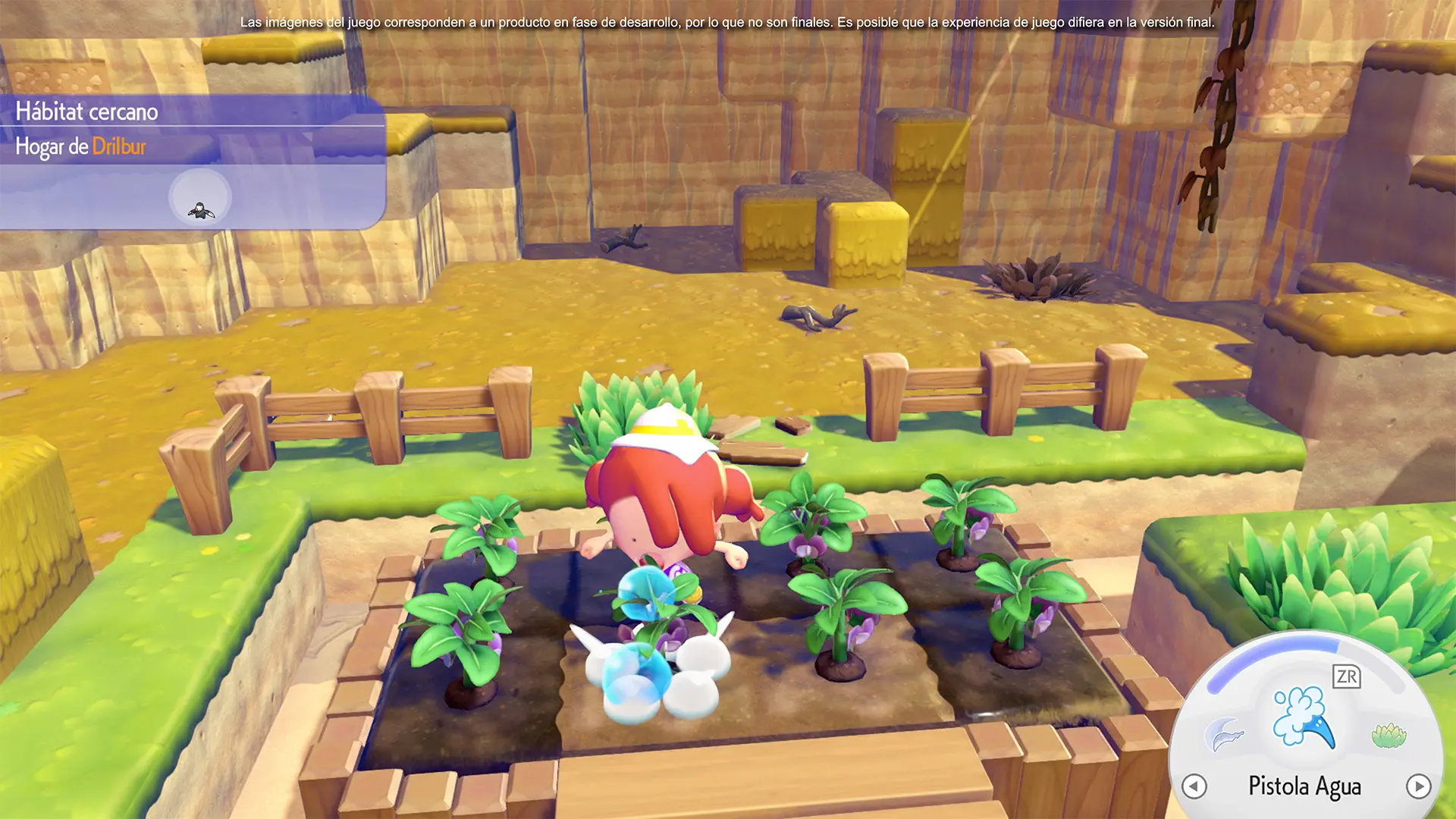Click the right arrow to cycle abilities
The height and width of the screenshot is (819, 1456).
tap(1418, 786)
